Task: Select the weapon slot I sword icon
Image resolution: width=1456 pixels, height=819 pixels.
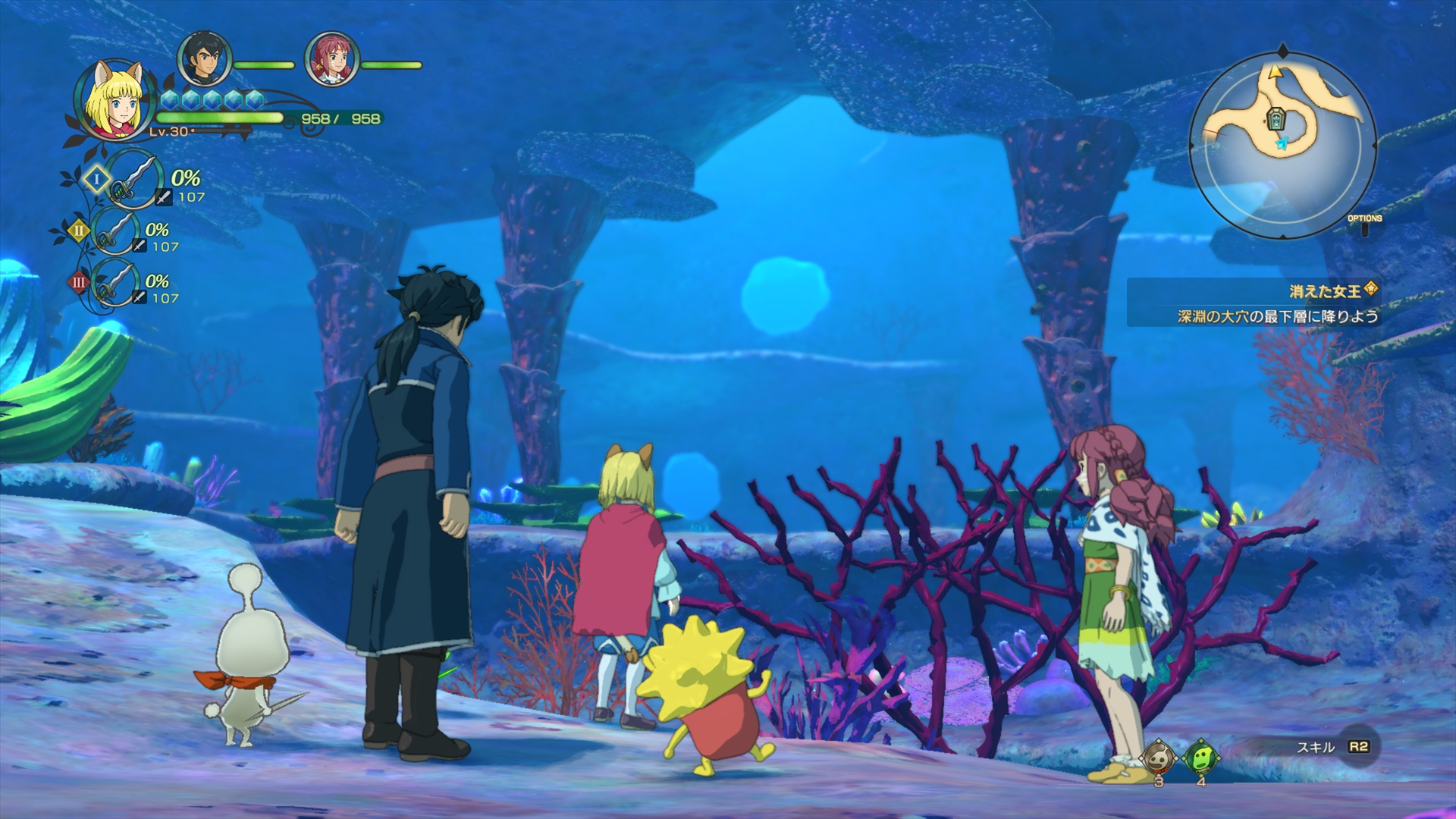Action: click(131, 181)
